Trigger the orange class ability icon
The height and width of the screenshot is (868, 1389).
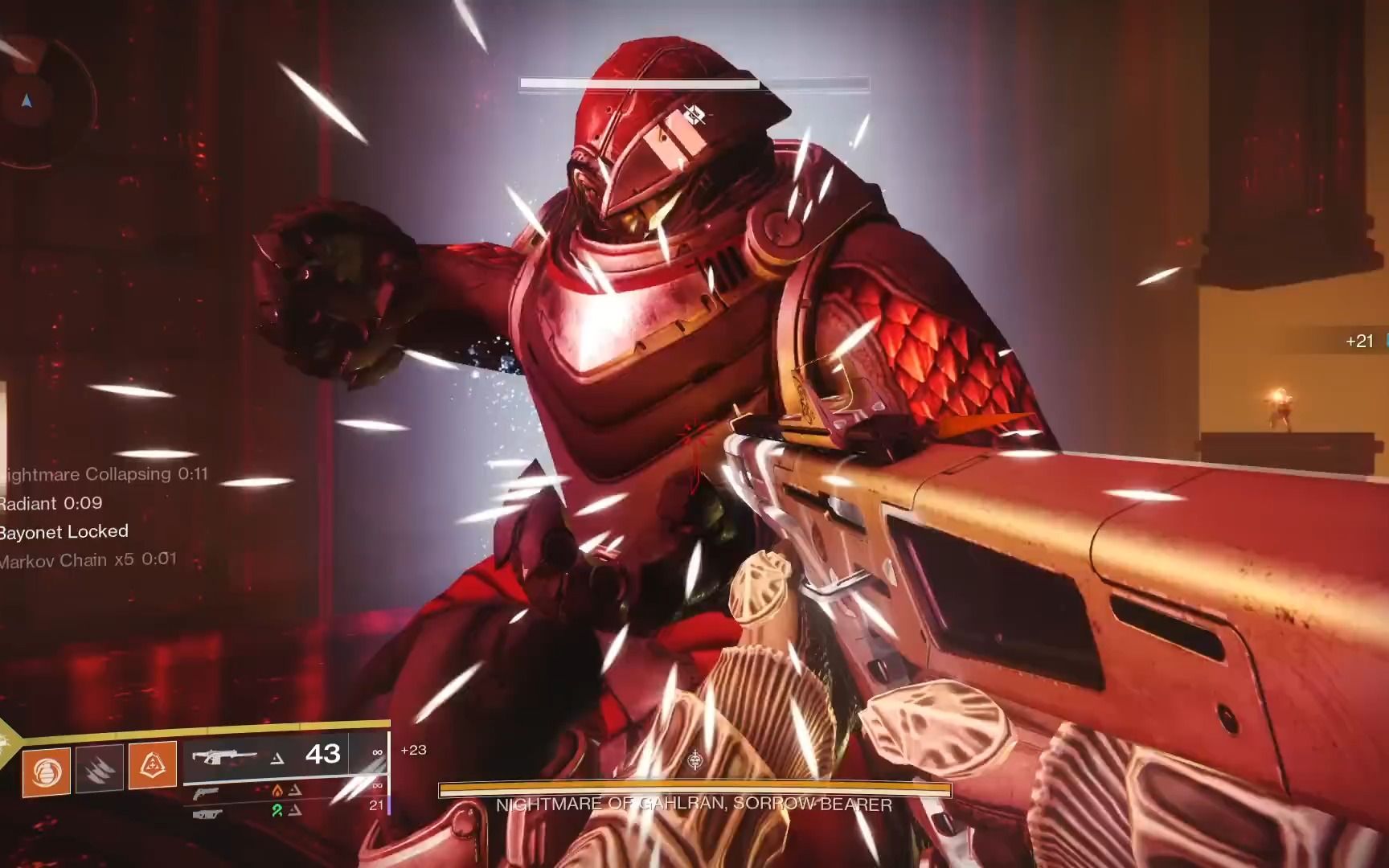click(153, 765)
